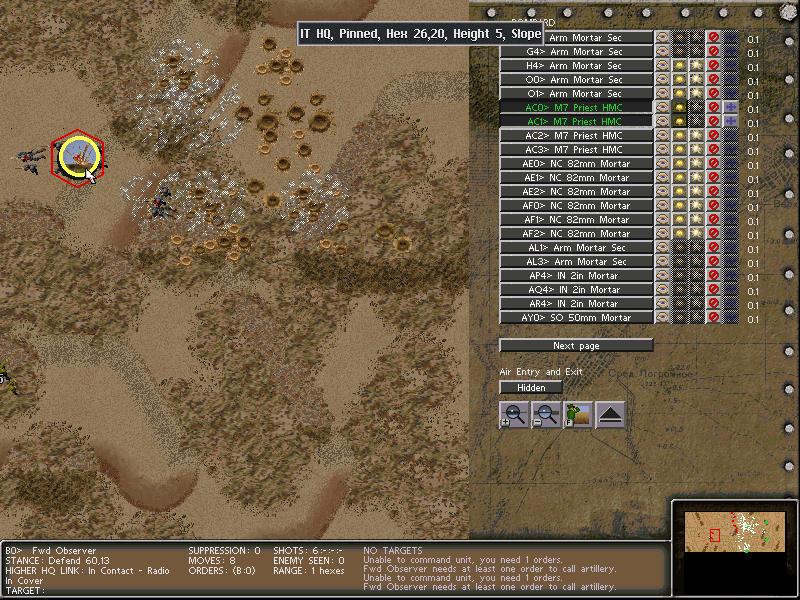
Task: Click the eye icon beside AC3> M7 Priest
Action: 662,150
